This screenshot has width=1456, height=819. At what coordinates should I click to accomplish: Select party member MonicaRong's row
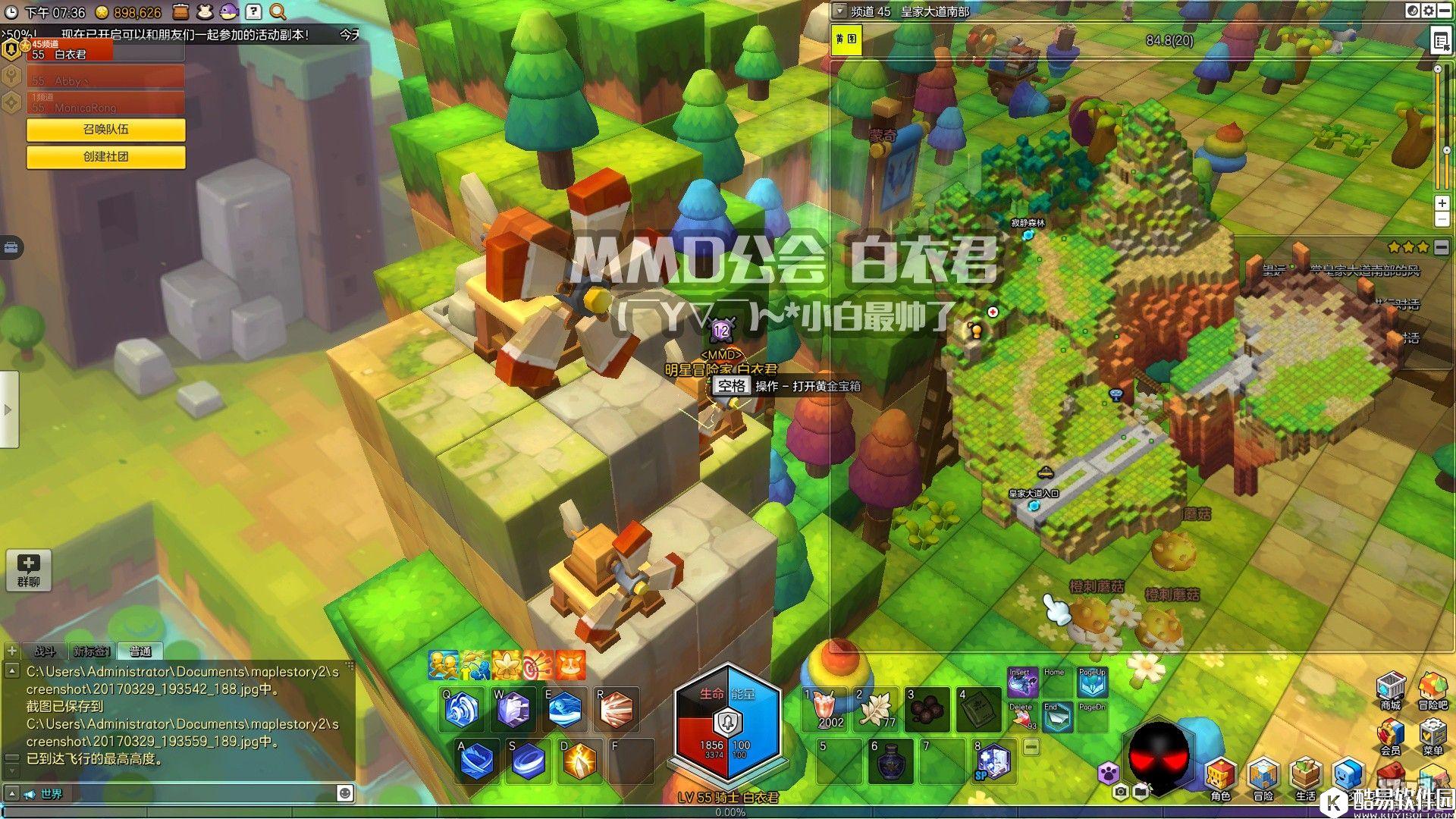point(105,104)
